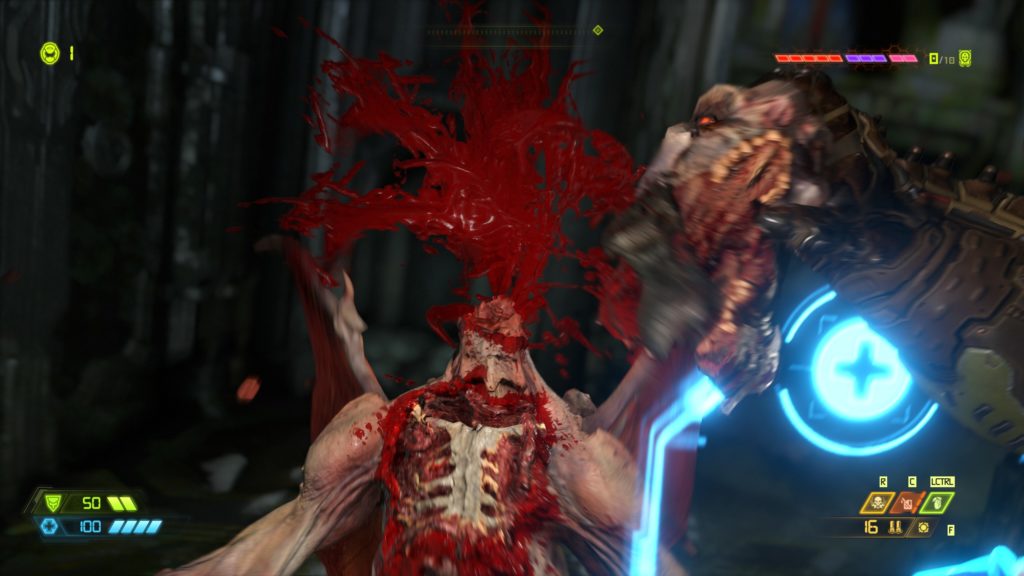Click the demon kill counter skull icon
Viewport: 1024px width, 576px height.
coord(964,58)
